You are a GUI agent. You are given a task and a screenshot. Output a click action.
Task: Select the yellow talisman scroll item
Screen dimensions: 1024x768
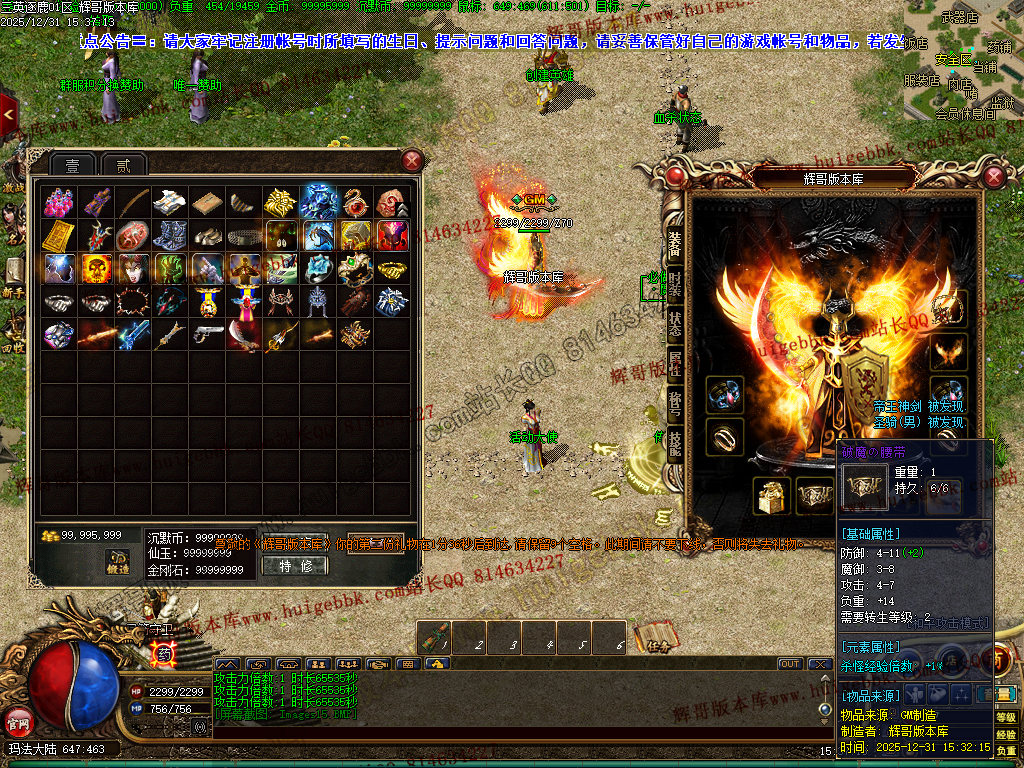(x=59, y=236)
